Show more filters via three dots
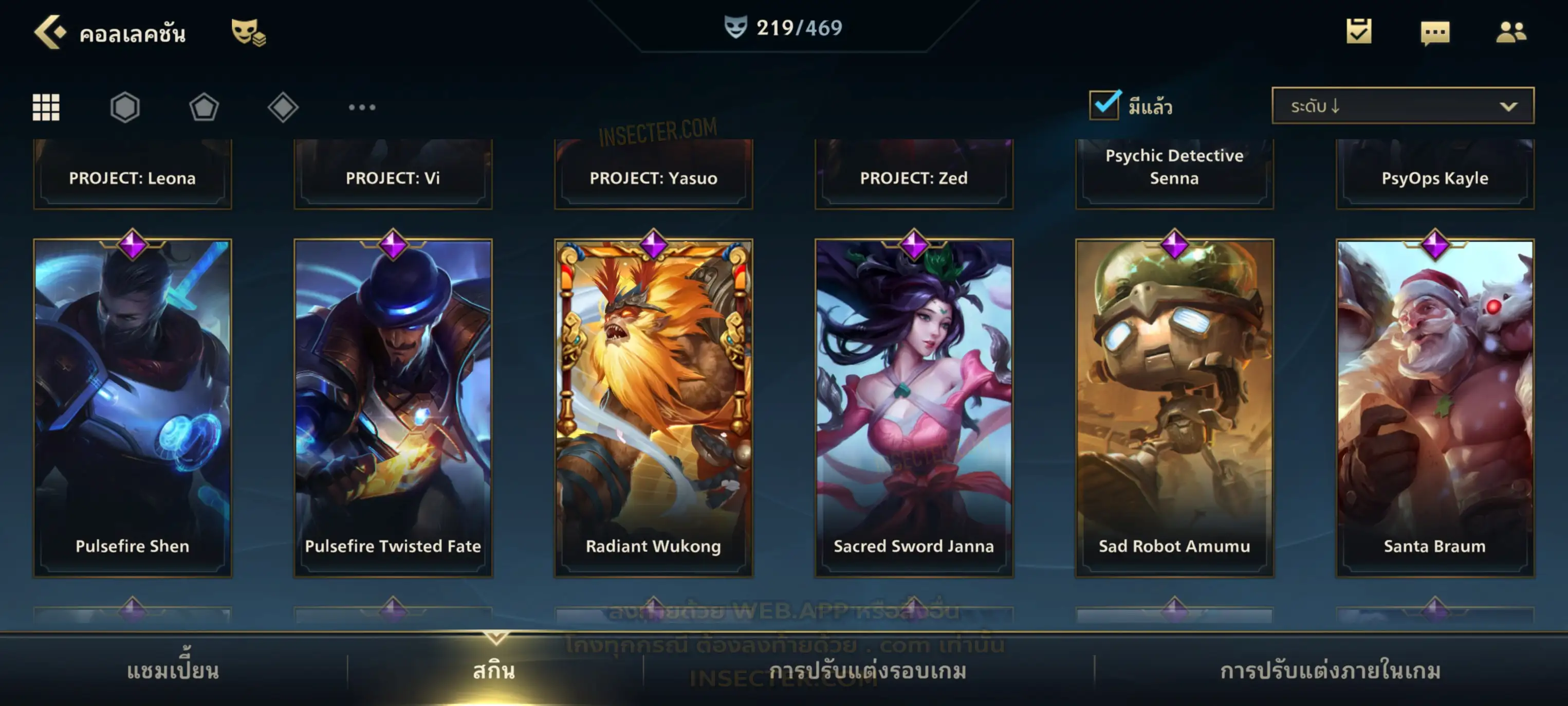 pyautogui.click(x=362, y=107)
